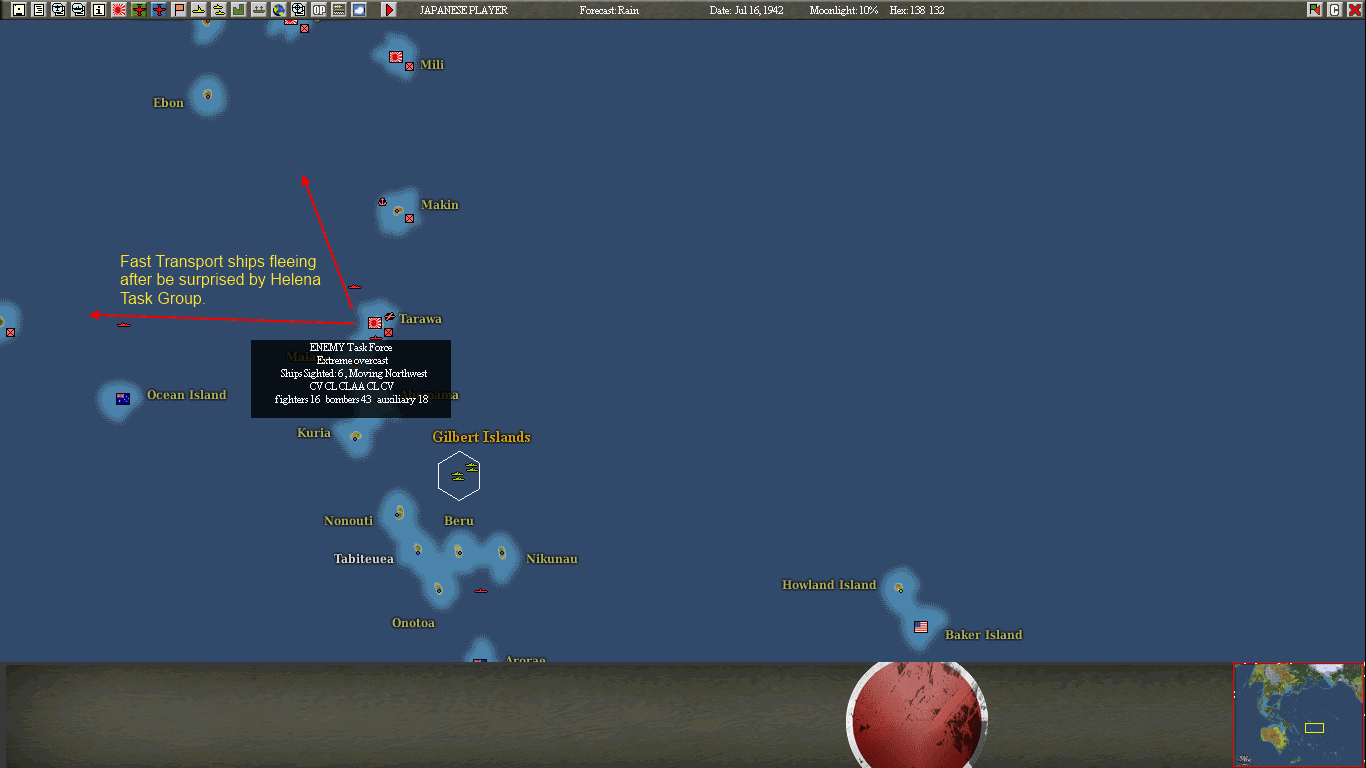
Task: Click the hex outline near Gilbert Islands label
Action: pyautogui.click(x=458, y=475)
